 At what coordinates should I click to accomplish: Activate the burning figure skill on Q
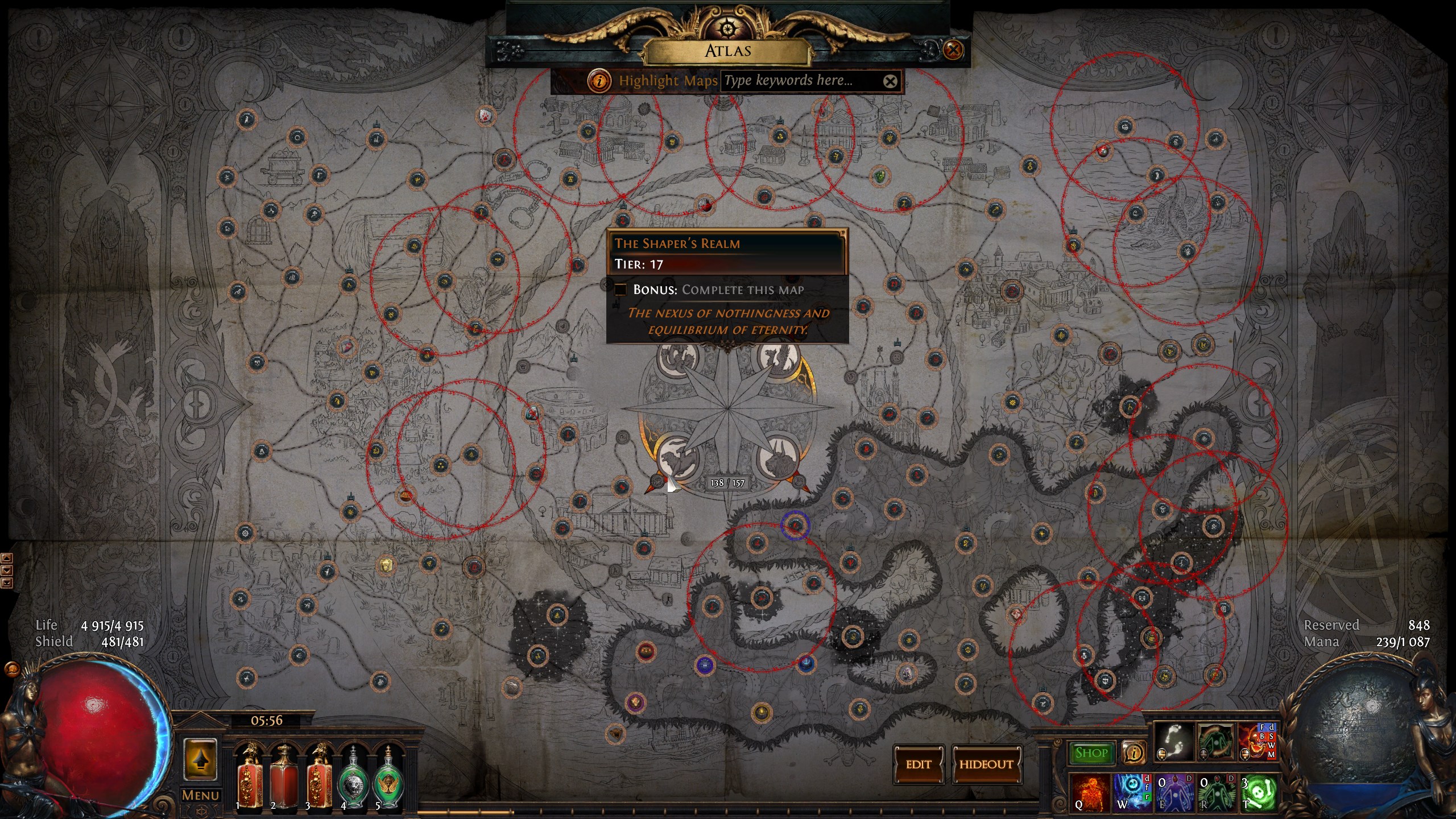pyautogui.click(x=1089, y=793)
